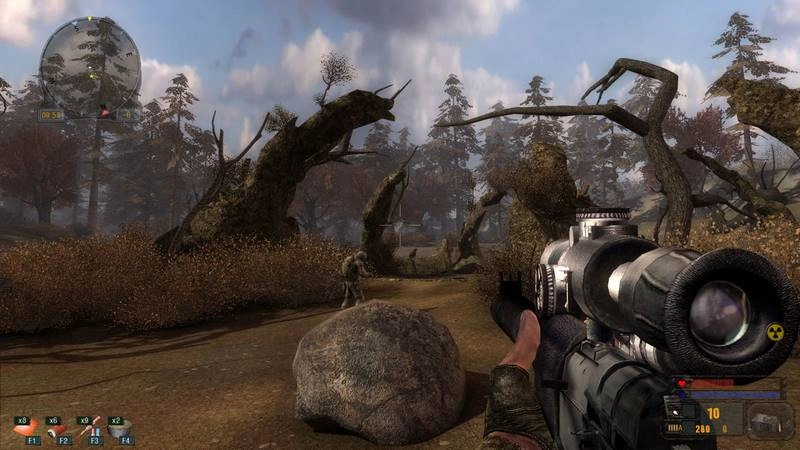Click the circular minimap
The width and height of the screenshot is (800, 450).
pyautogui.click(x=90, y=67)
